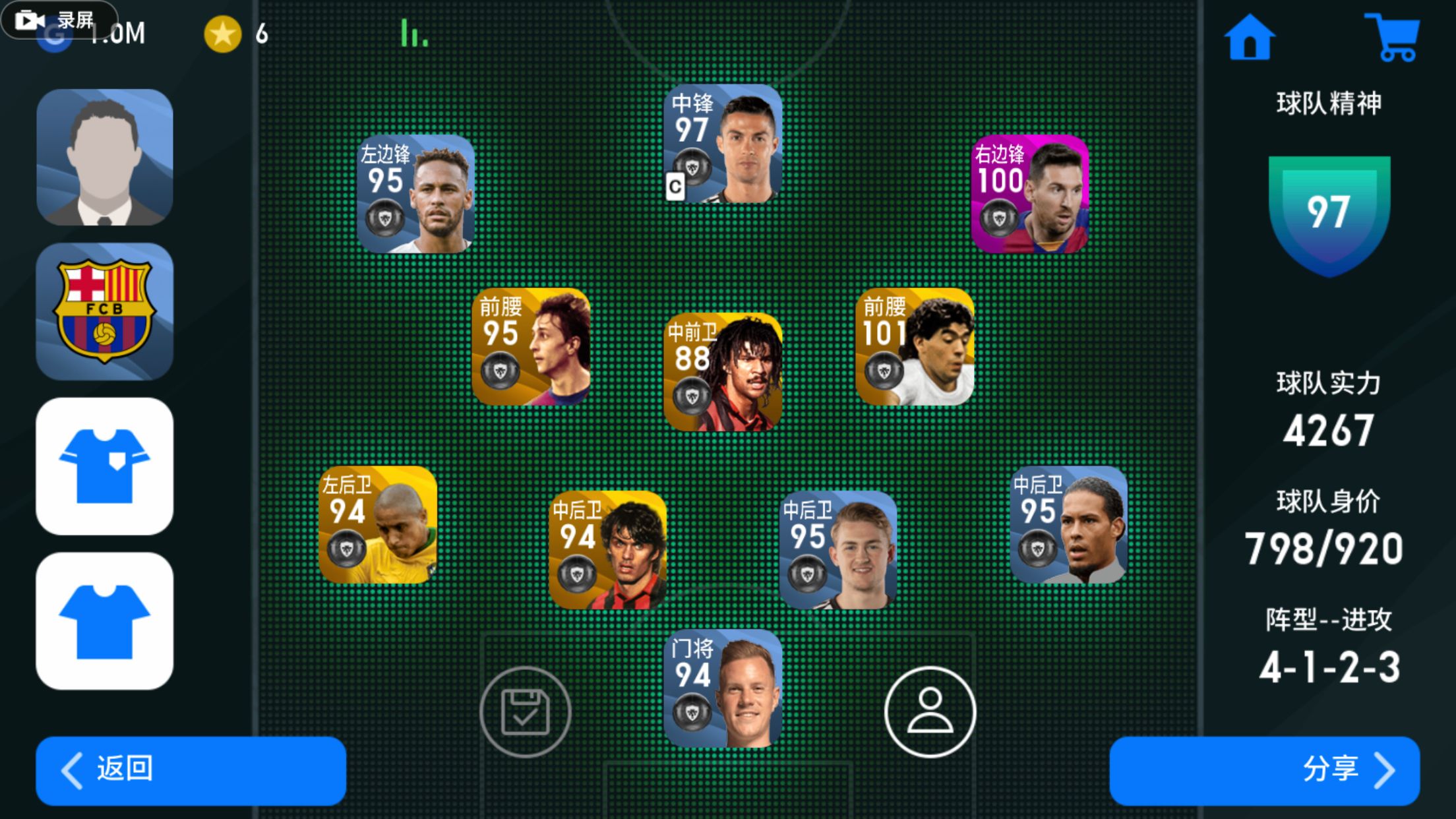
Task: Select the 中锋 97 striker card
Action: 723,143
